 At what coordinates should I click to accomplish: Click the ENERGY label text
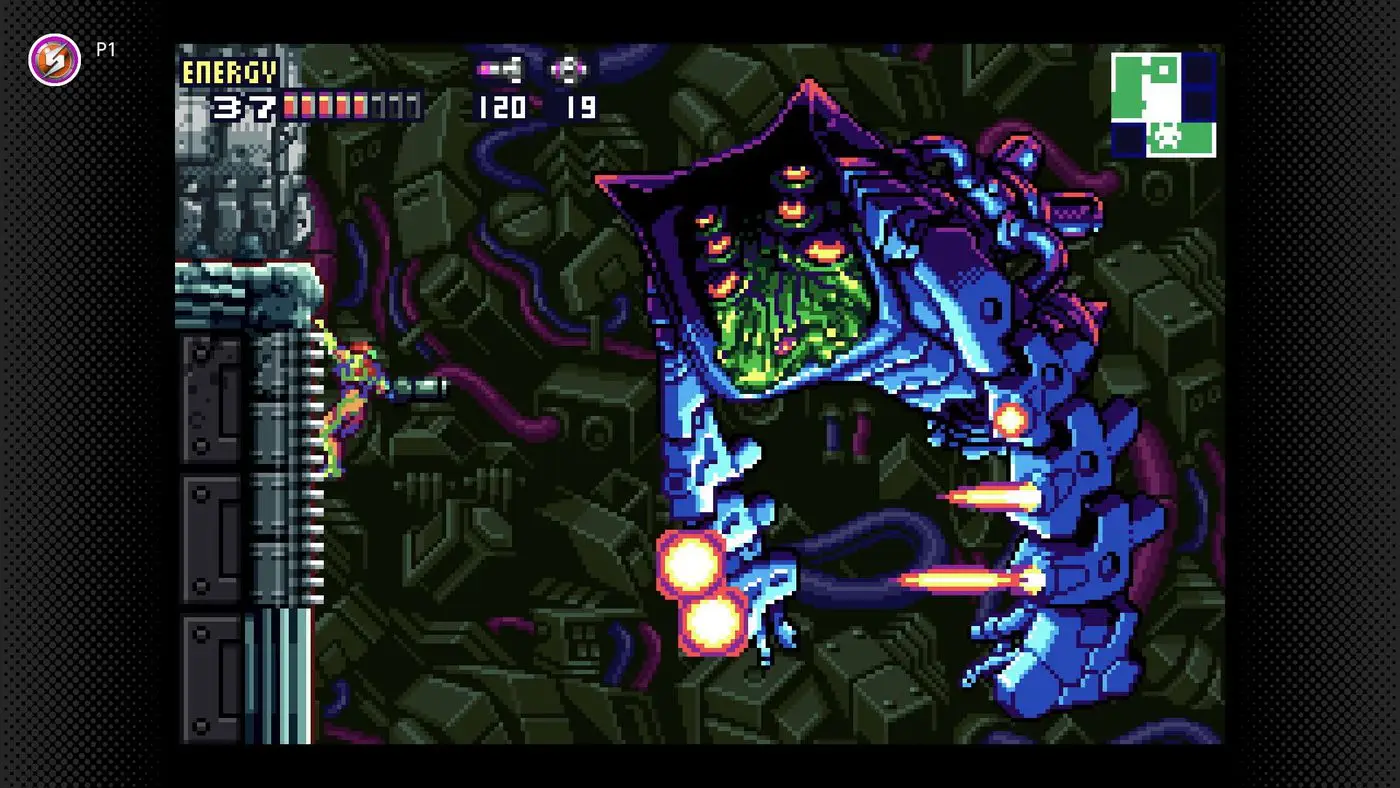pos(228,72)
